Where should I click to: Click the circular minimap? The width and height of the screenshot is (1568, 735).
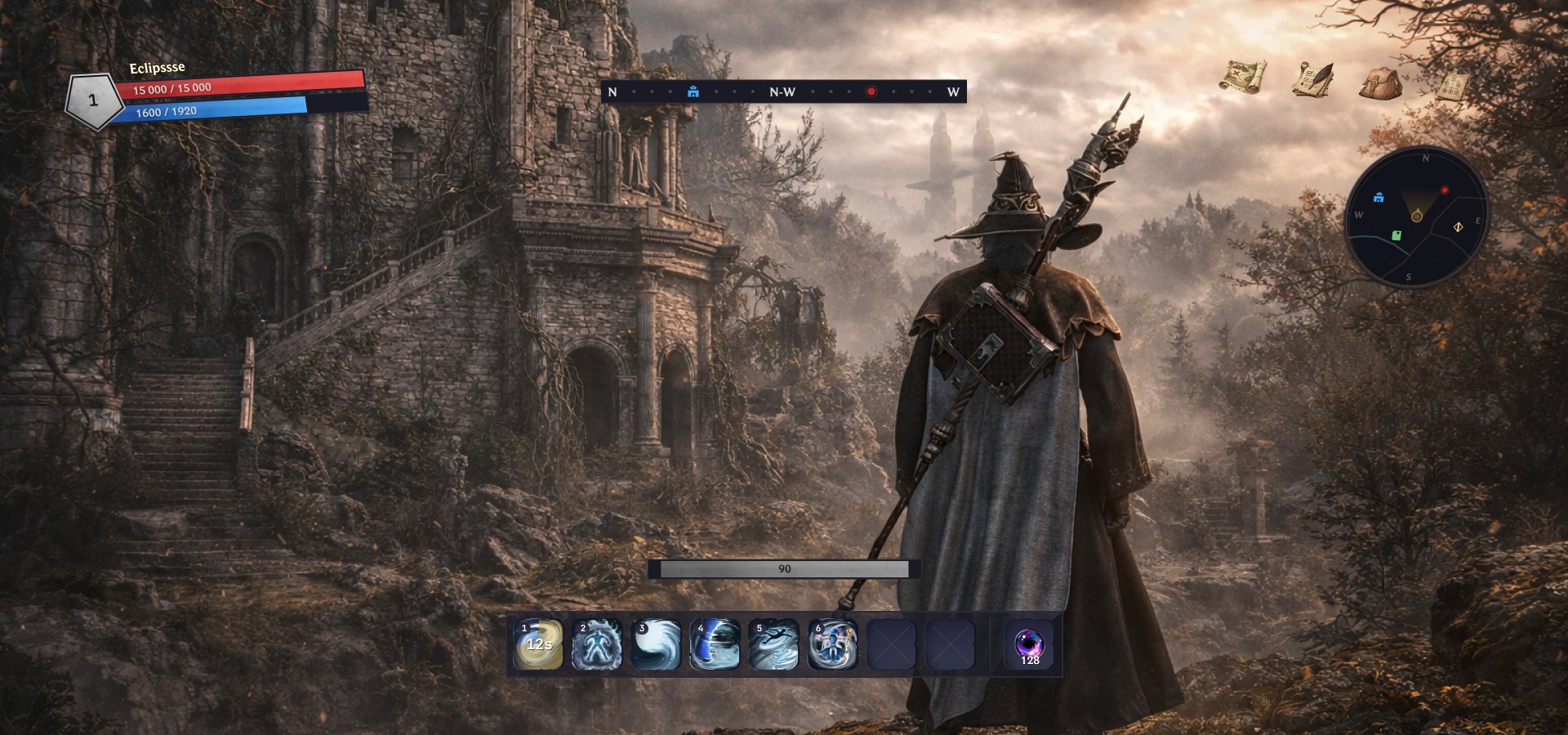point(1417,217)
